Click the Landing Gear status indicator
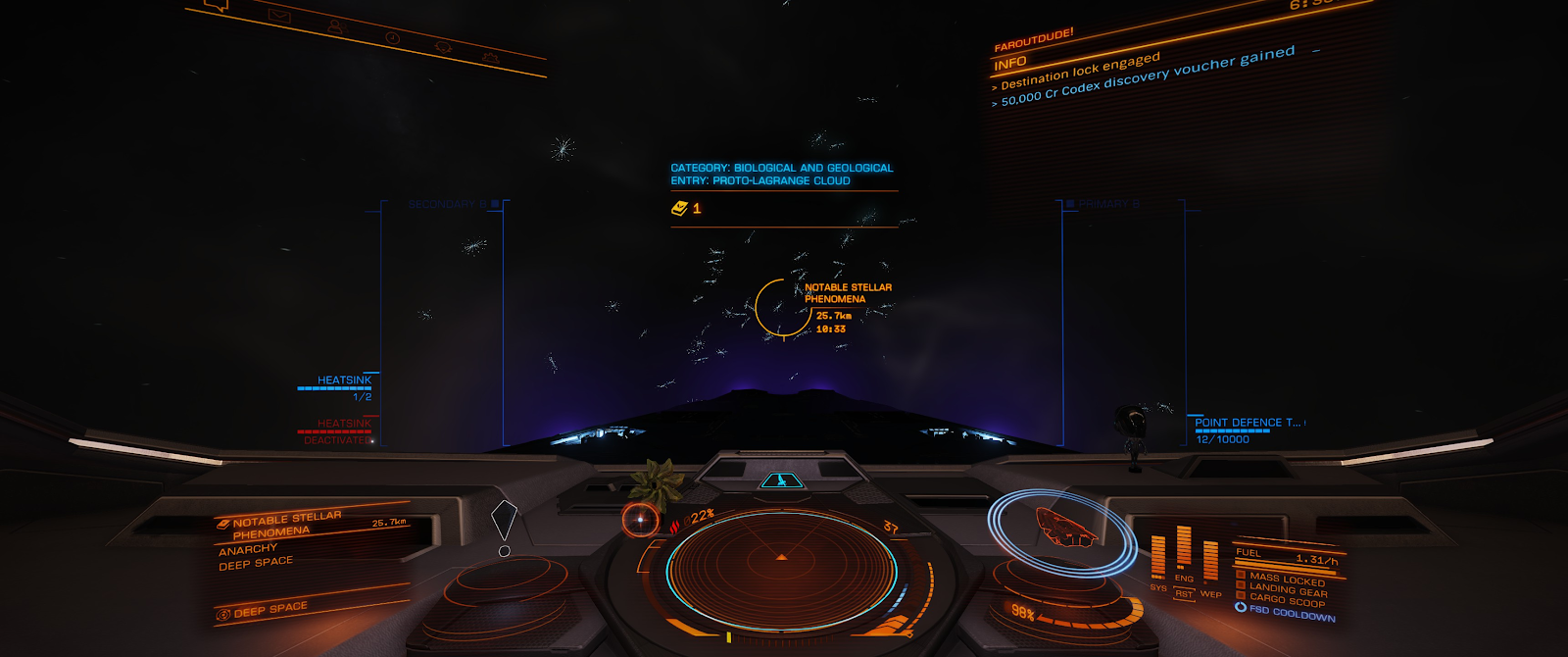This screenshot has height=657, width=1568. (1288, 590)
